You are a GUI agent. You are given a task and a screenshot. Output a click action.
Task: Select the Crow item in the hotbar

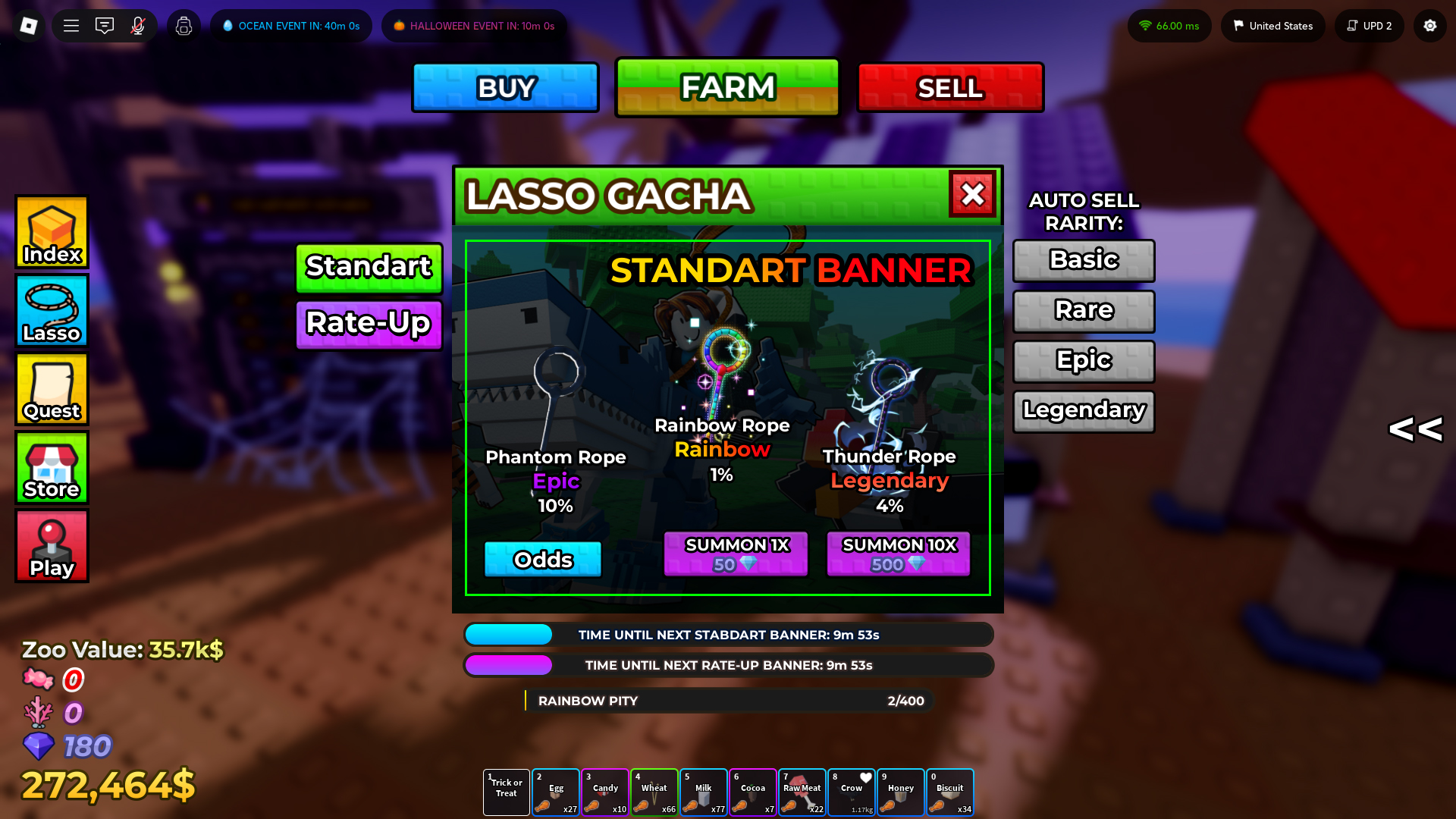851,792
